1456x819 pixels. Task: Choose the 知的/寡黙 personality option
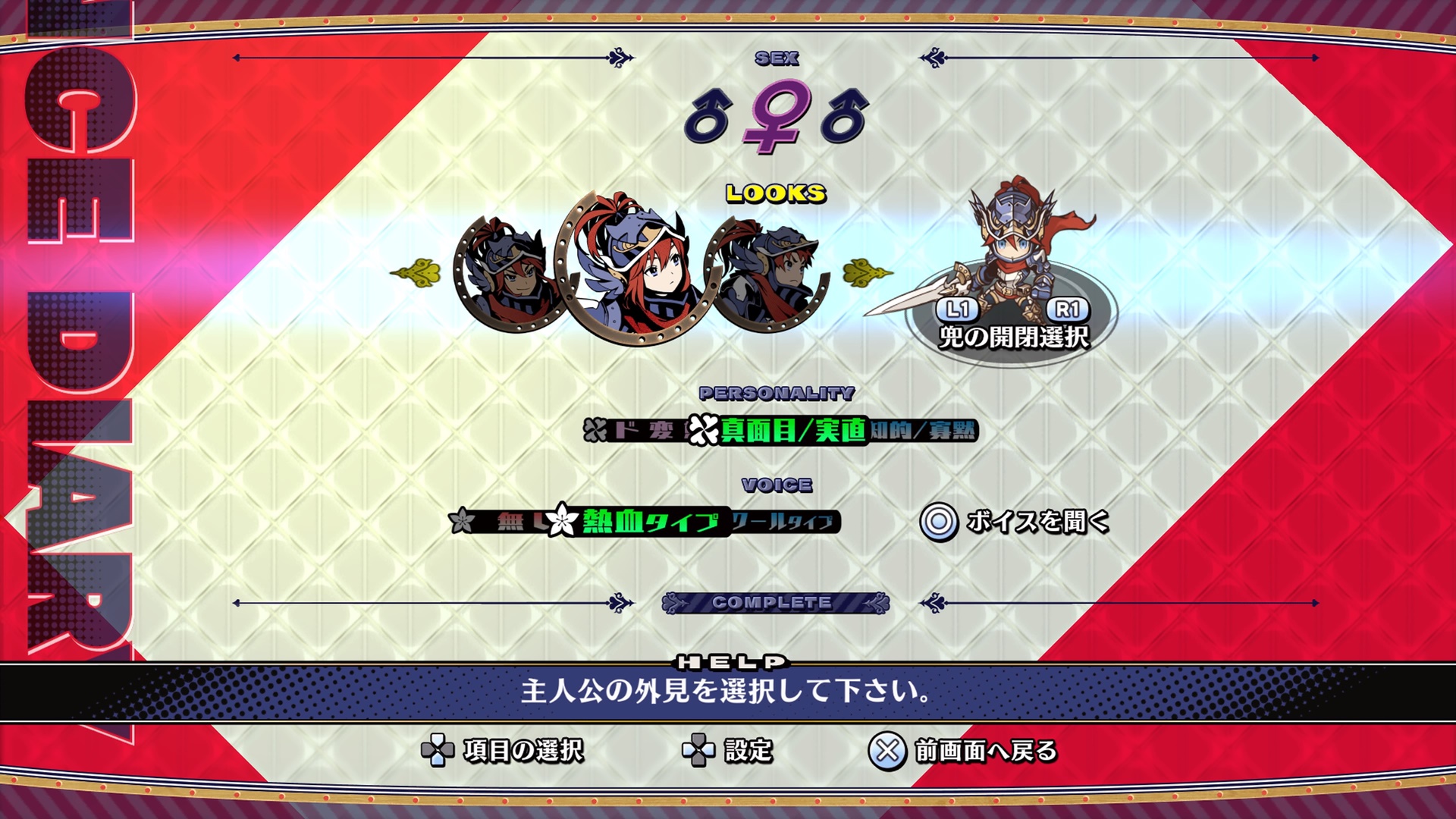tap(923, 431)
